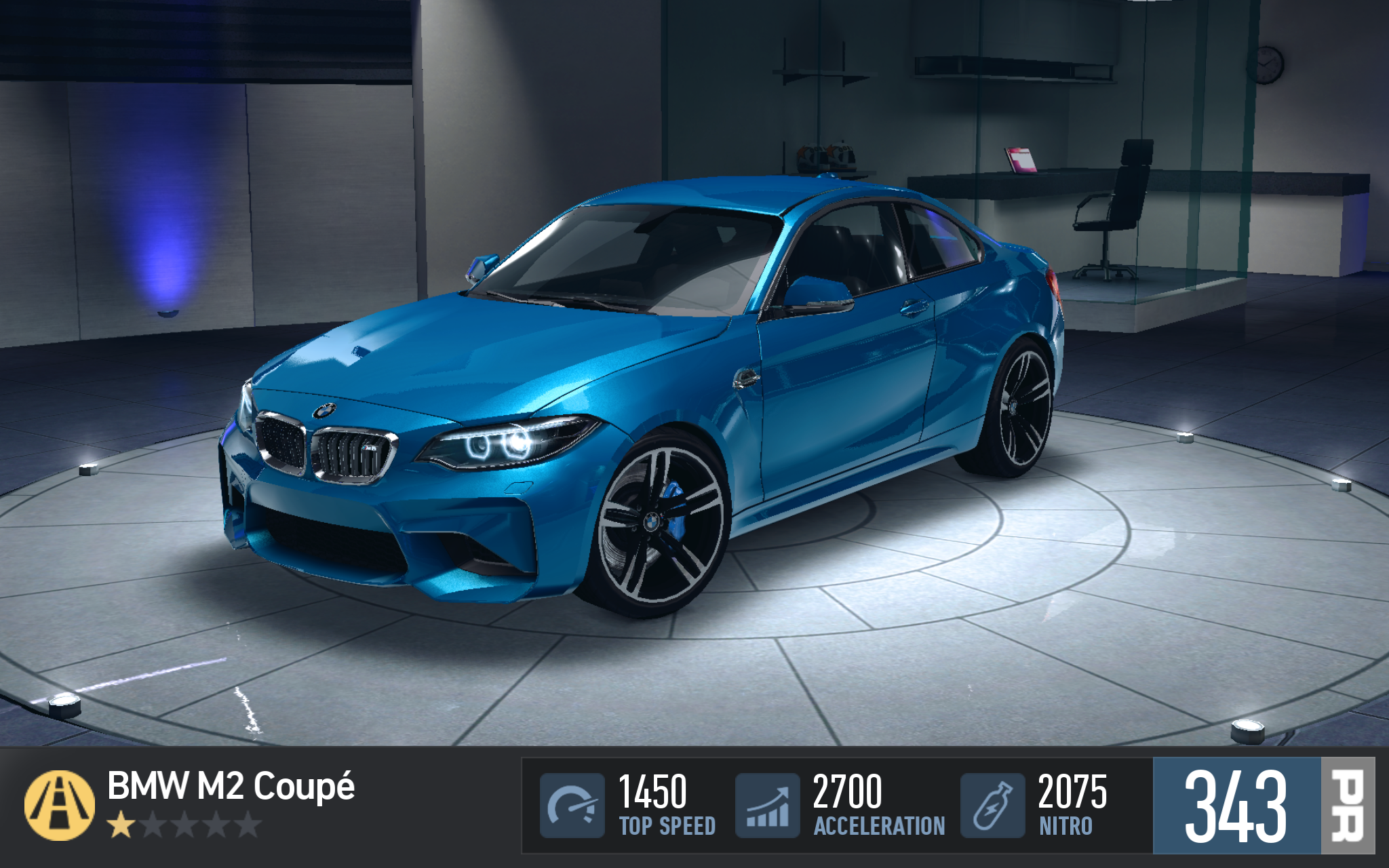The height and width of the screenshot is (868, 1389).
Task: Choose the Nitro bottle icon
Action: coord(992,805)
